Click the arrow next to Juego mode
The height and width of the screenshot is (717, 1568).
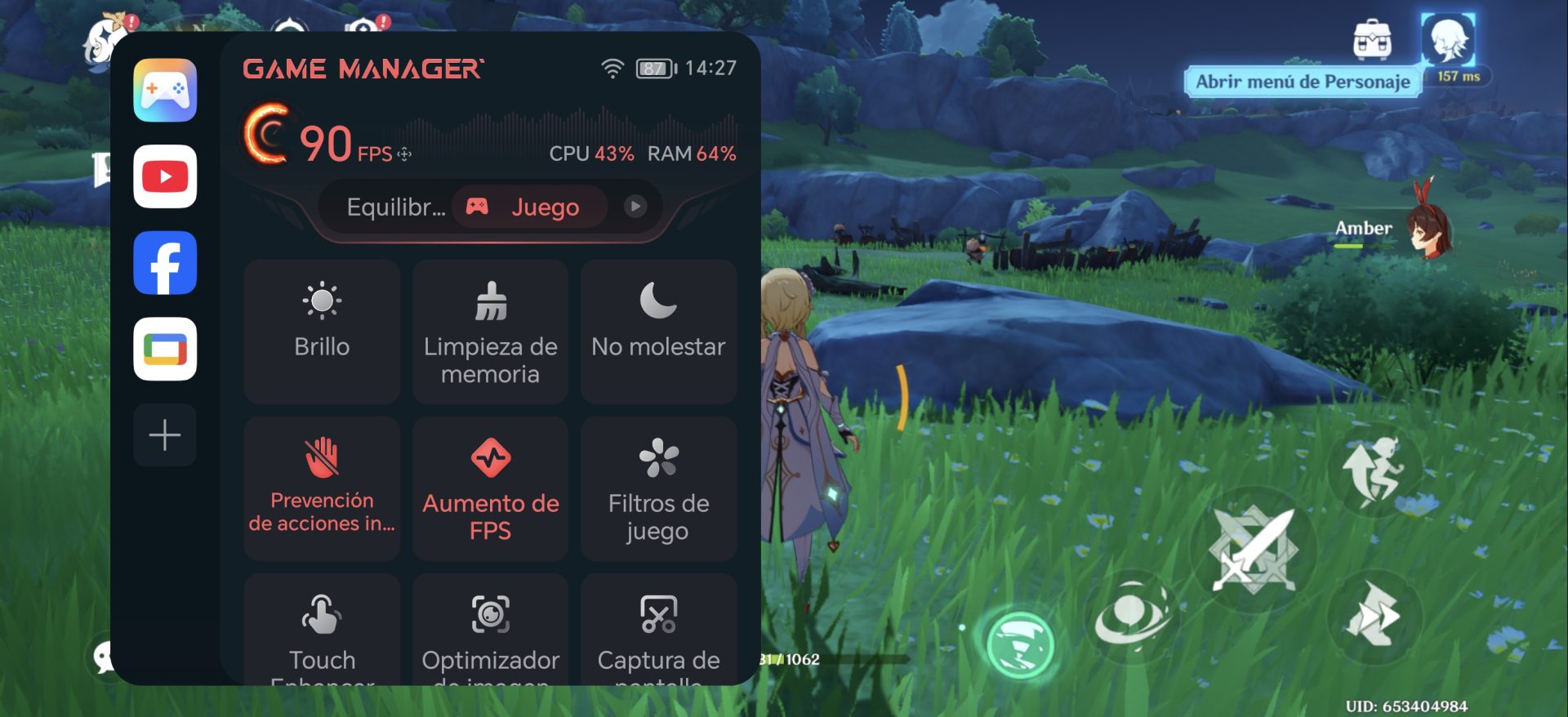click(635, 207)
